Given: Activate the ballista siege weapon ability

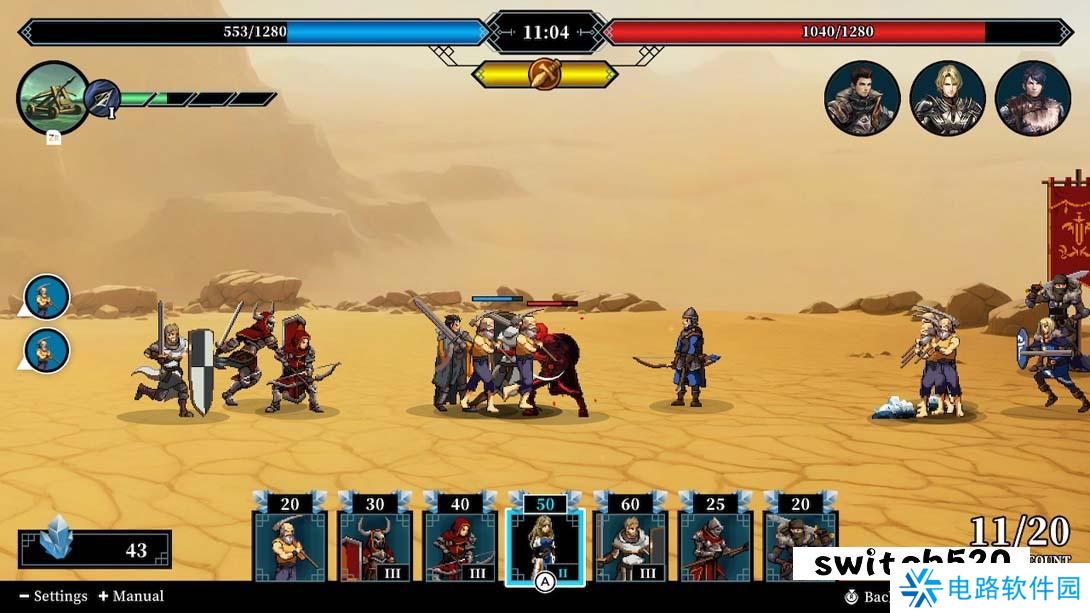Looking at the screenshot, I should click(x=53, y=98).
